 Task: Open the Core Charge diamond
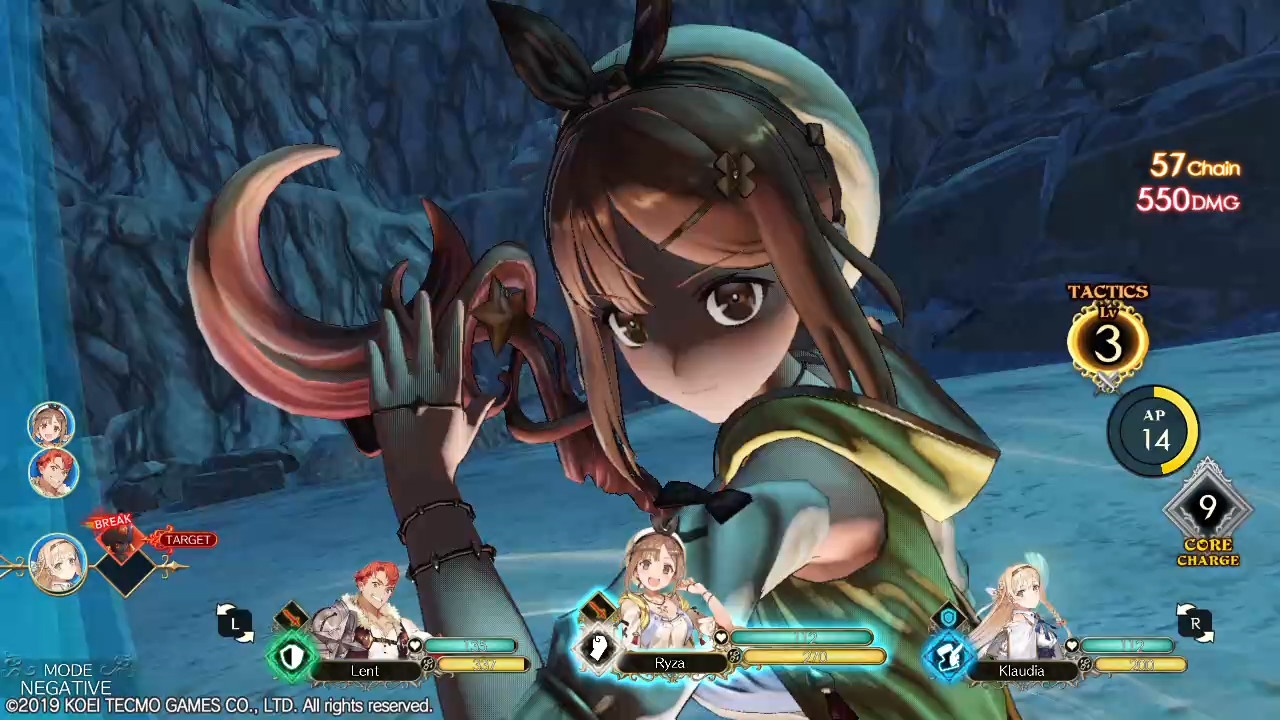[x=1207, y=509]
